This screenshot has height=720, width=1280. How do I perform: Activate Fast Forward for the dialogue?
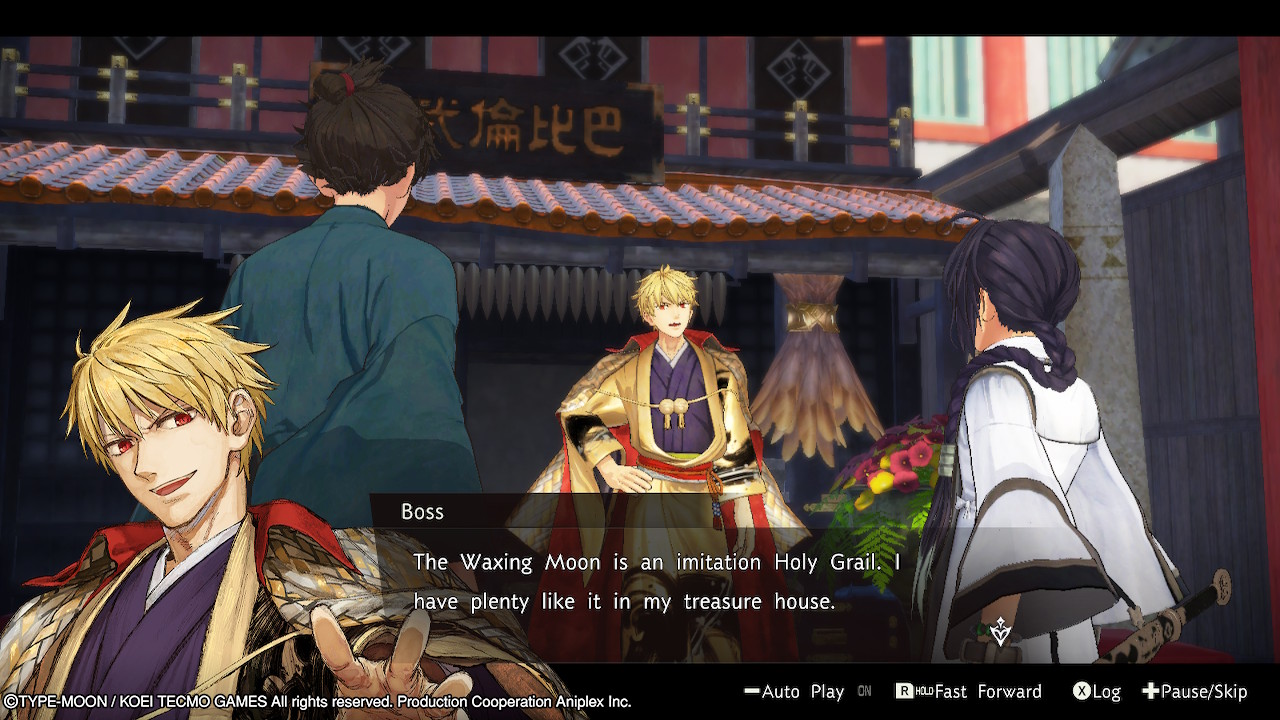click(x=968, y=692)
